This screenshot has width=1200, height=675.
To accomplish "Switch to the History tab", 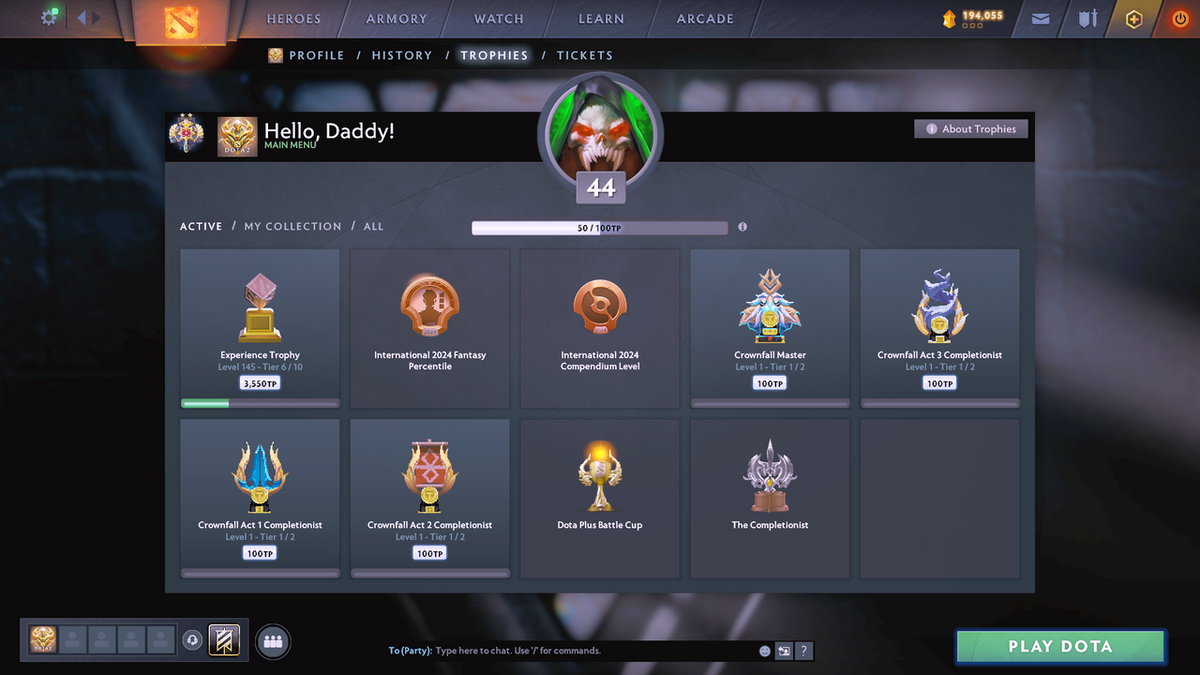I will [x=402, y=56].
